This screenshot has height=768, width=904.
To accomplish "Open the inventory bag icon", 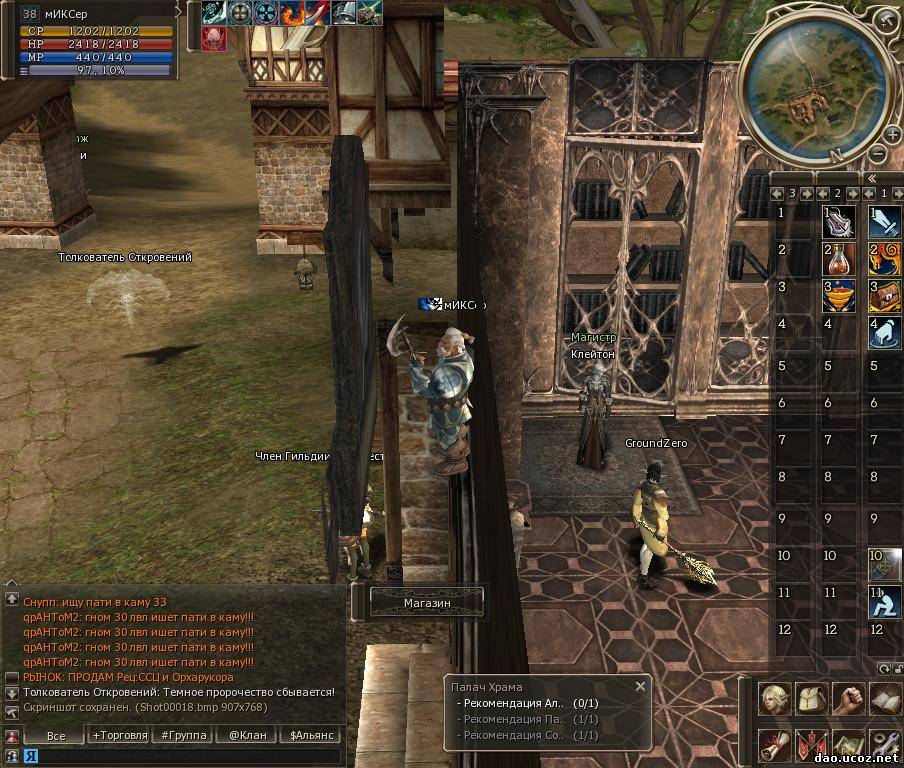I will [x=810, y=699].
